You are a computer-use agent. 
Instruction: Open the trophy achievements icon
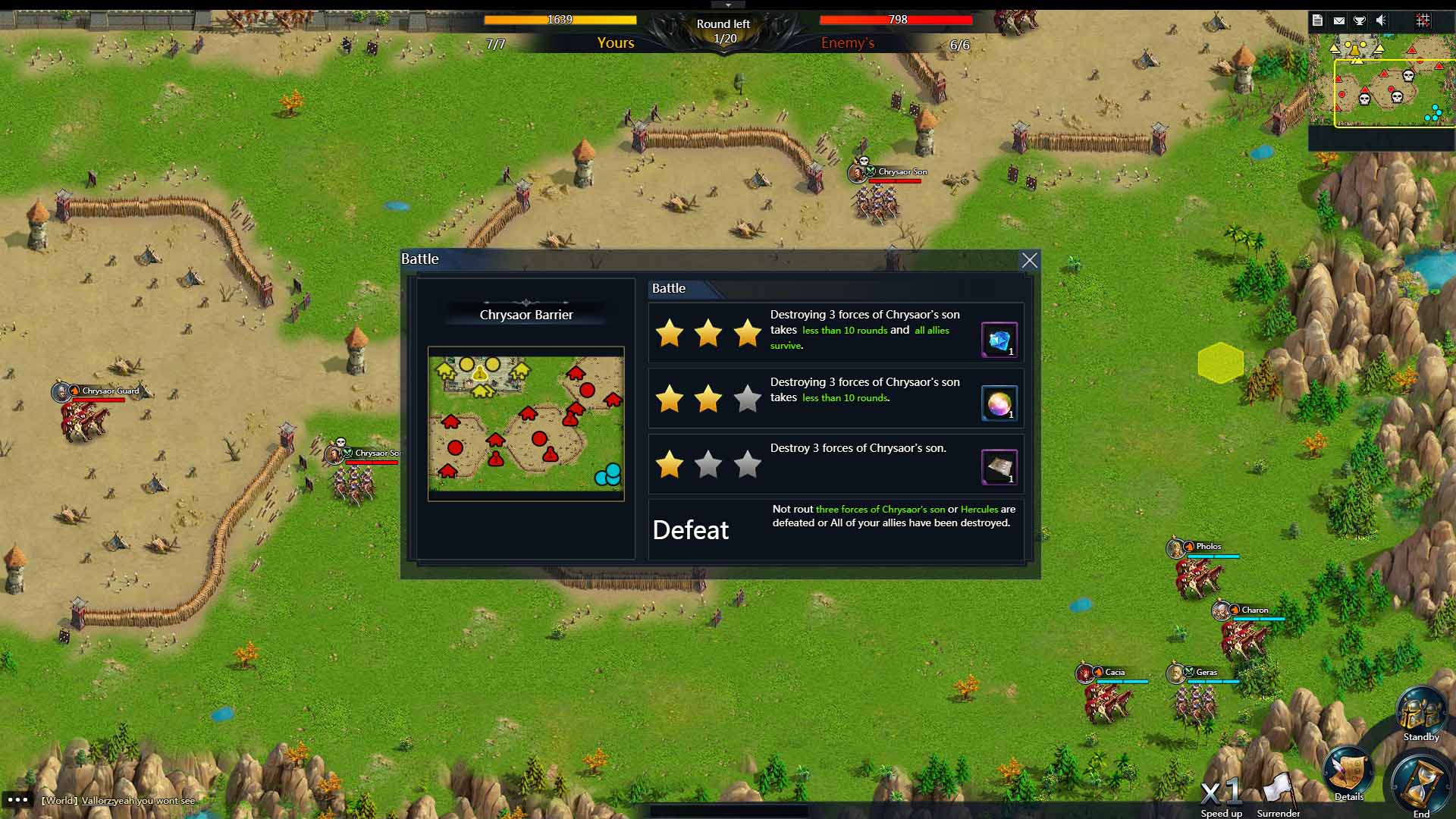pyautogui.click(x=1360, y=20)
